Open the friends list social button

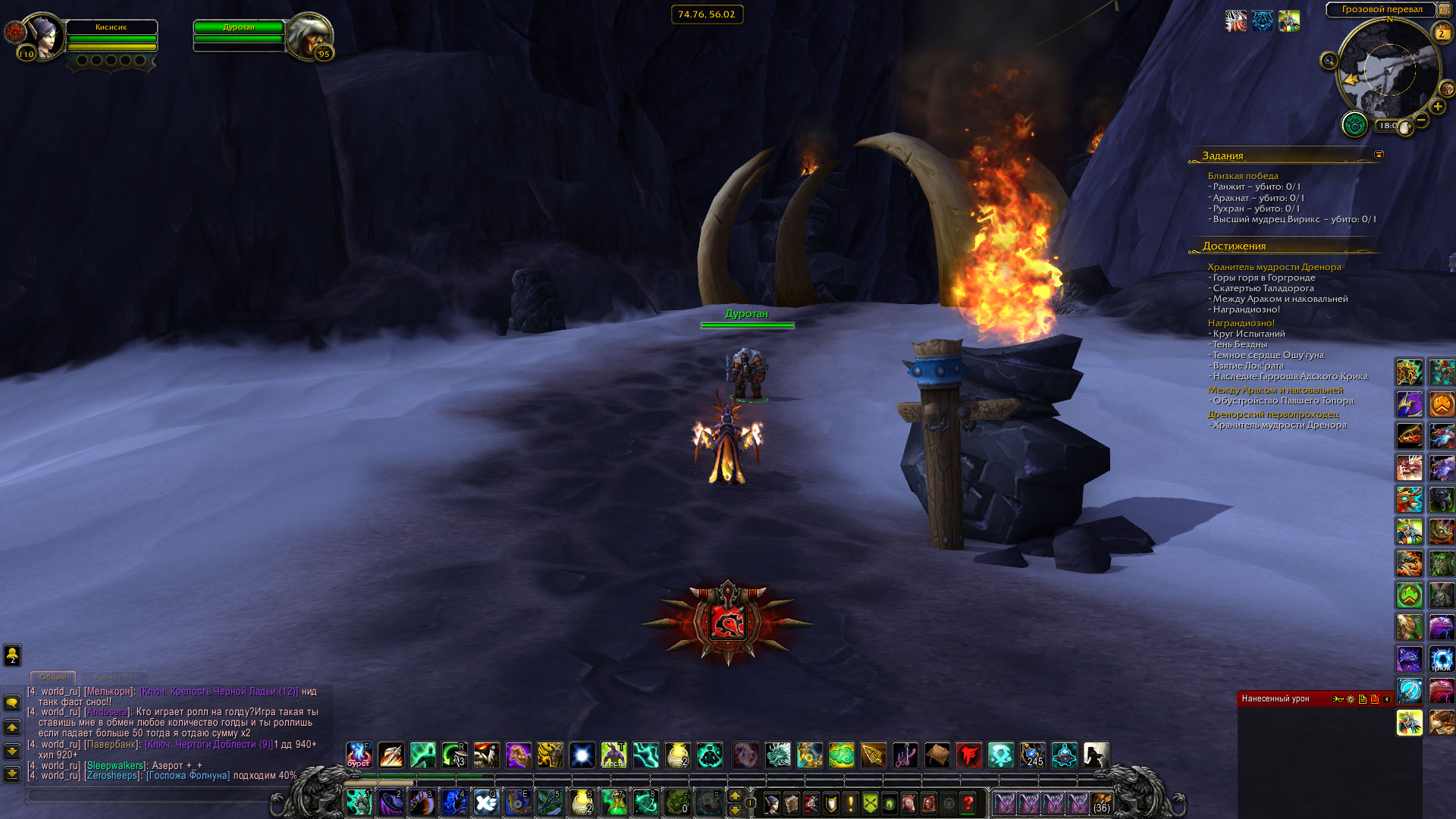[12, 655]
